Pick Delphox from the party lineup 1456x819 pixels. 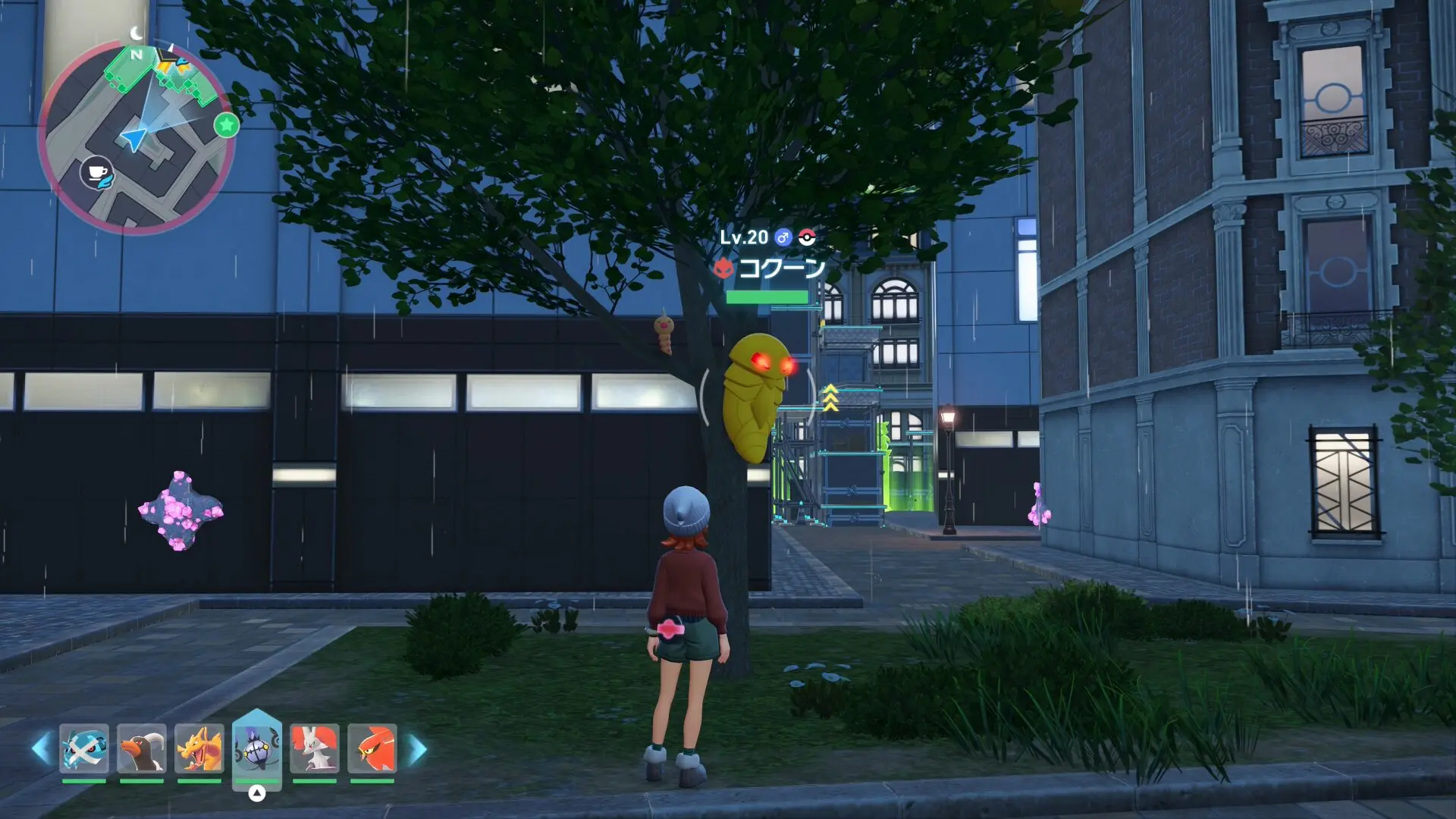pyautogui.click(x=315, y=748)
